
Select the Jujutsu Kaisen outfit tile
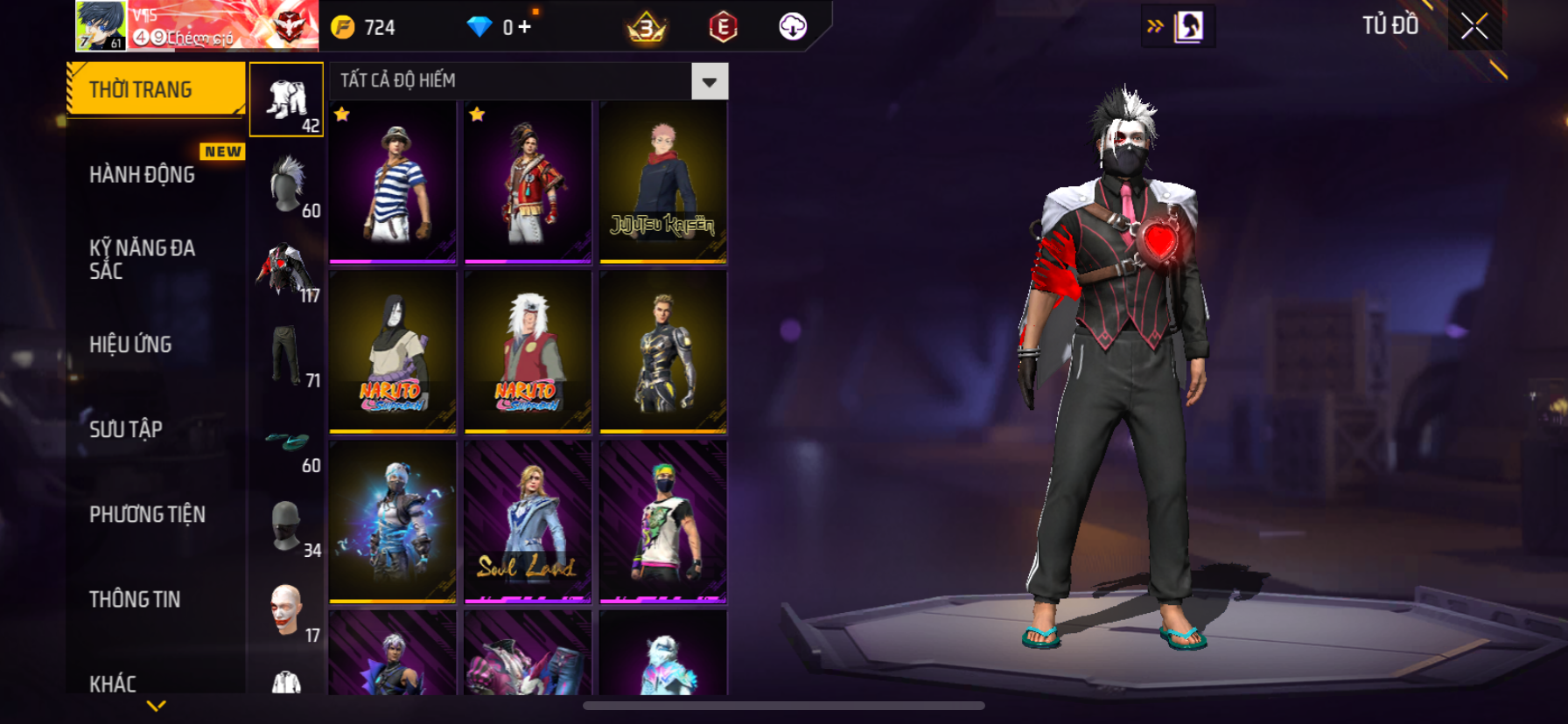(x=663, y=182)
